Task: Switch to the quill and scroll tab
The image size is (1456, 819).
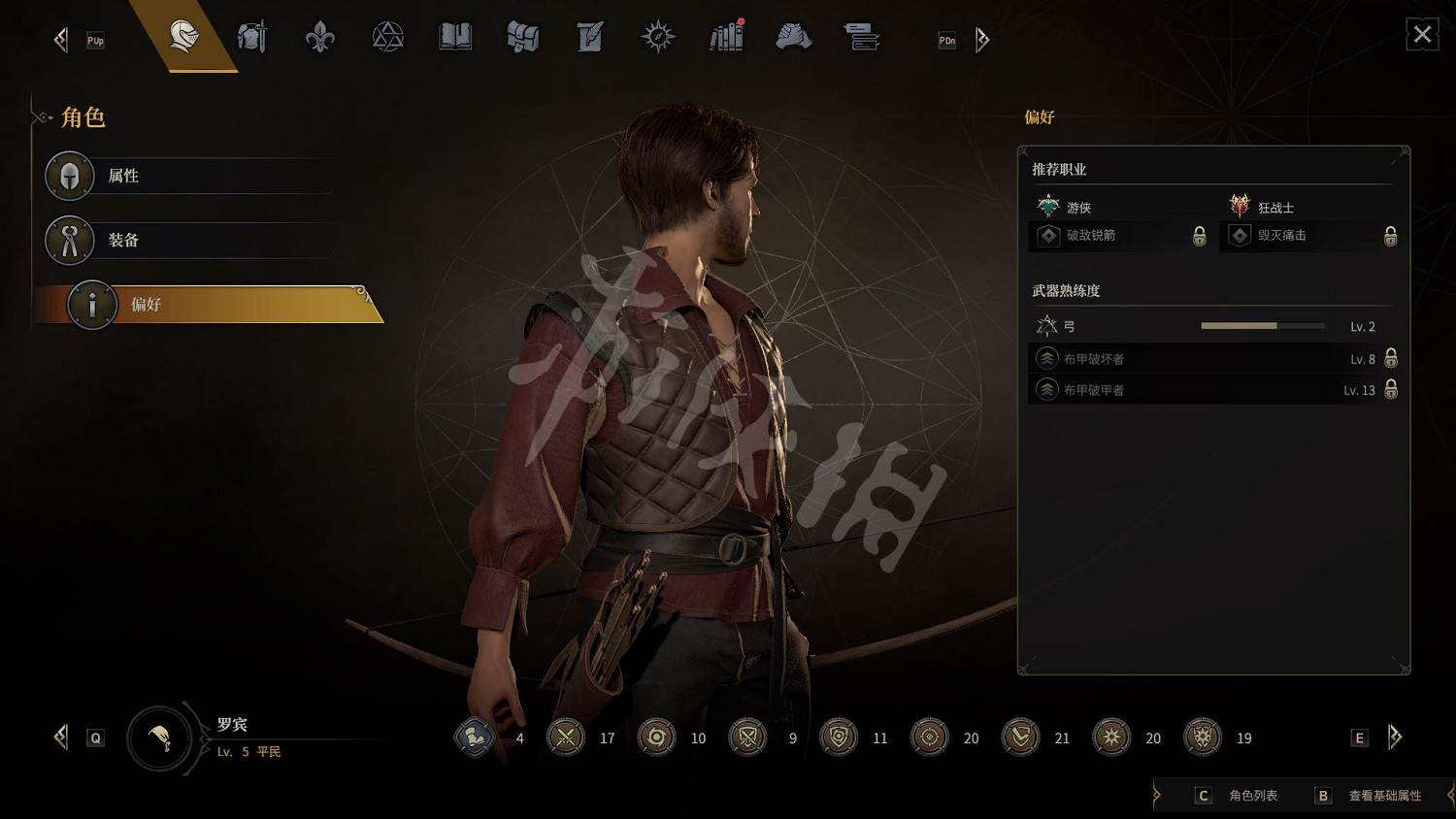Action: 590,38
